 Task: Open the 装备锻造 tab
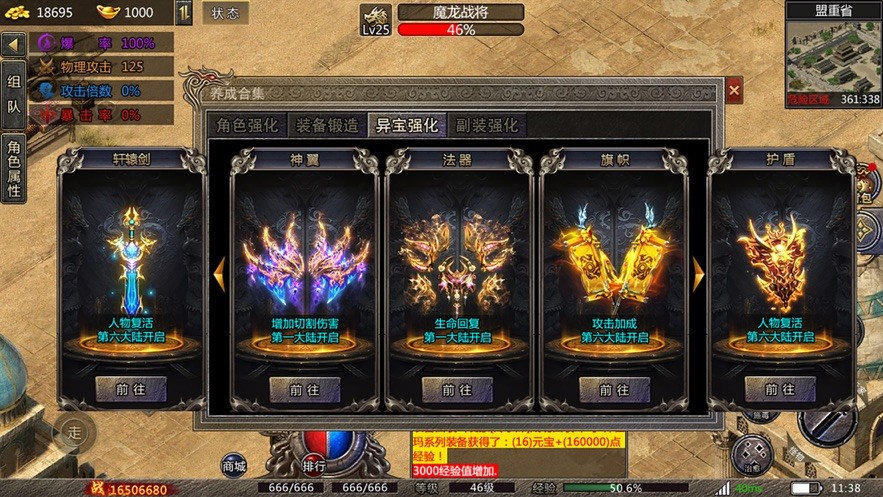click(328, 125)
